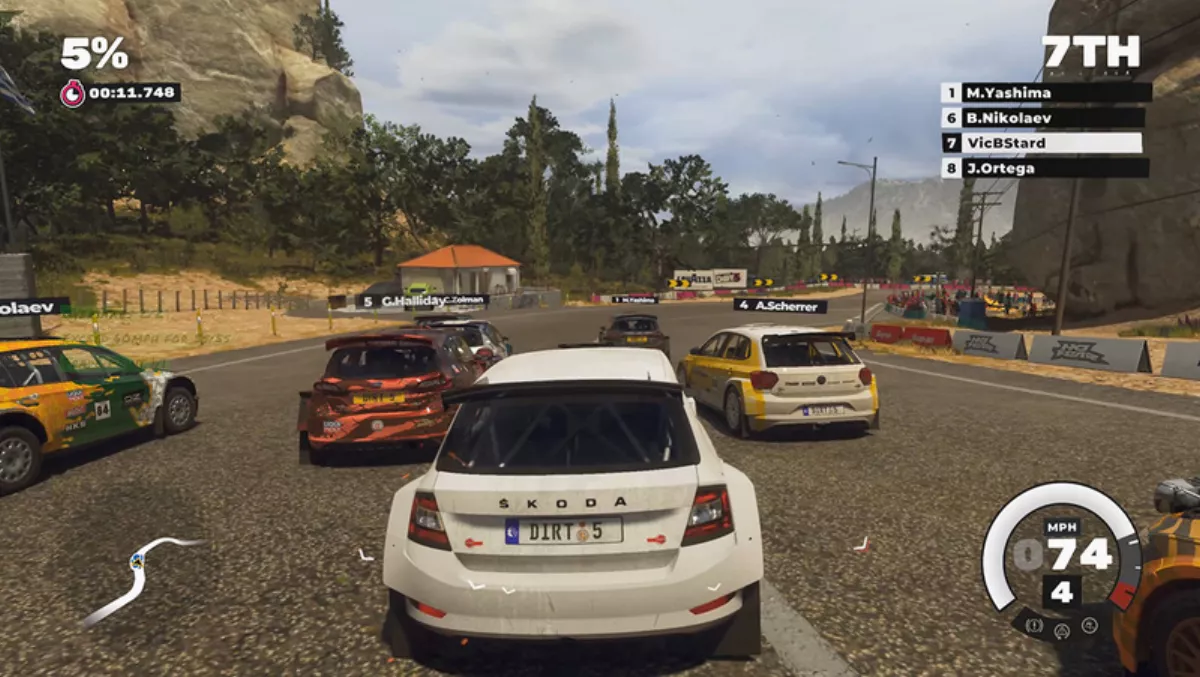Click the highlighted VicBStard standings row
The width and height of the screenshot is (1200, 677).
[1046, 143]
